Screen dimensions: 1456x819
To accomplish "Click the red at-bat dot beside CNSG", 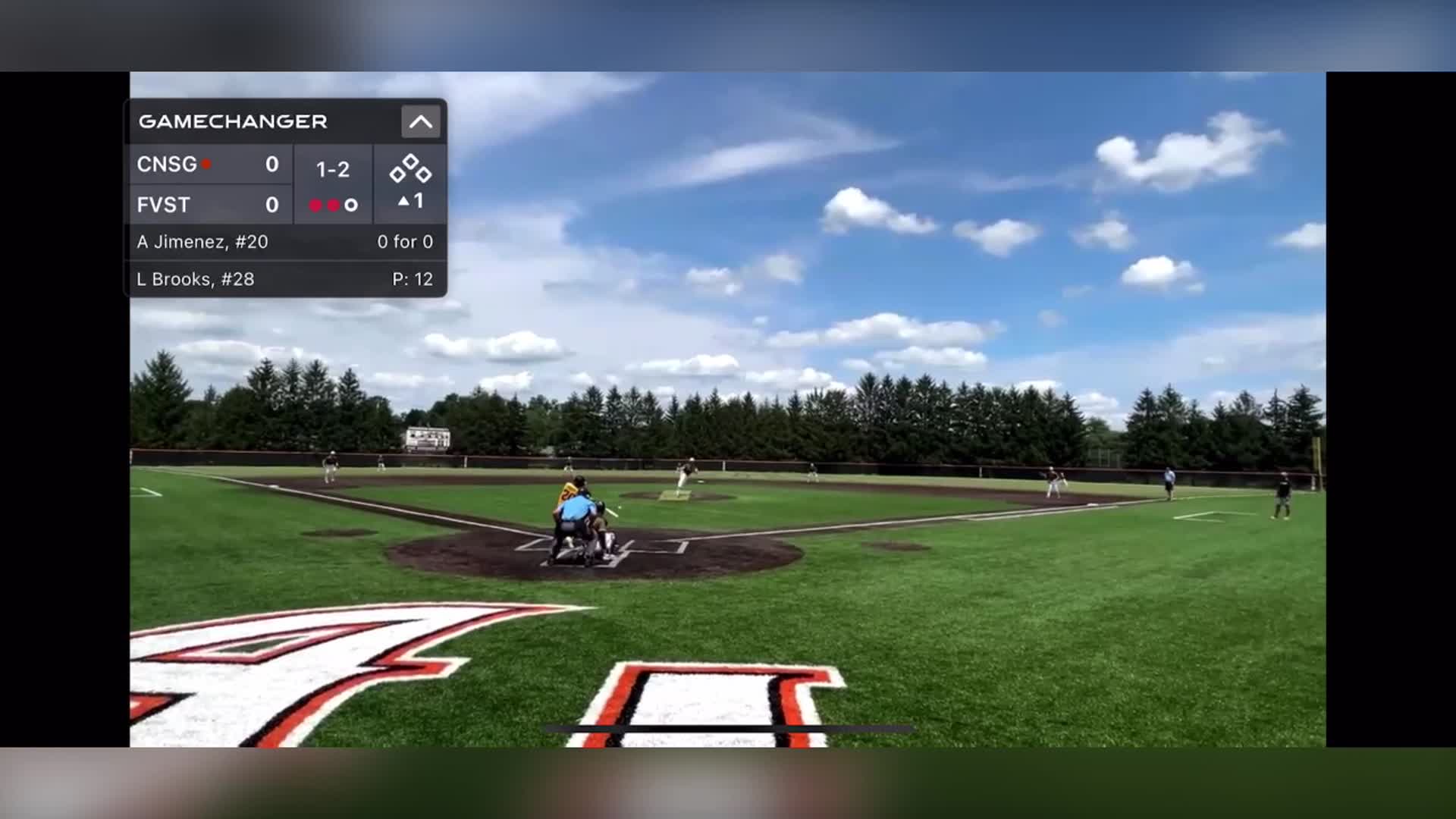I will [x=206, y=164].
